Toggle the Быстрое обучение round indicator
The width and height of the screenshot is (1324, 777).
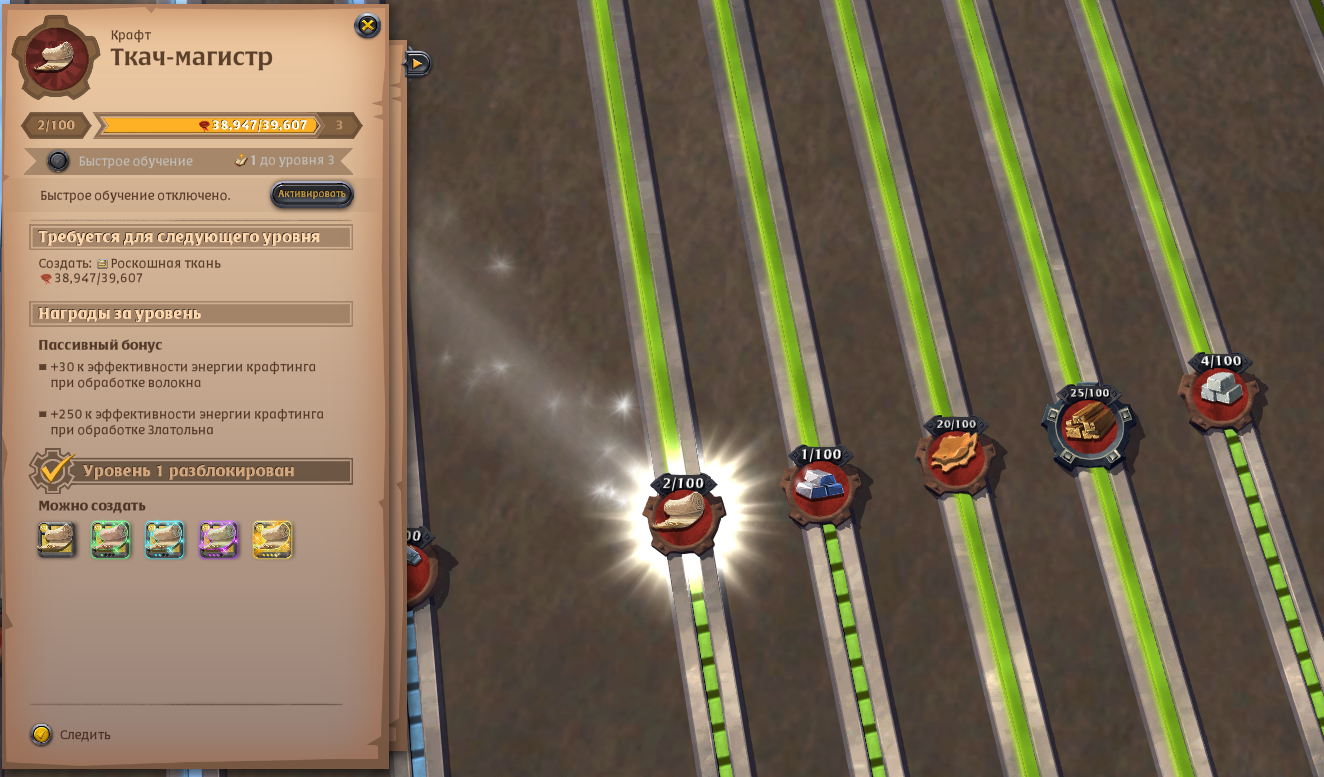pyautogui.click(x=59, y=161)
